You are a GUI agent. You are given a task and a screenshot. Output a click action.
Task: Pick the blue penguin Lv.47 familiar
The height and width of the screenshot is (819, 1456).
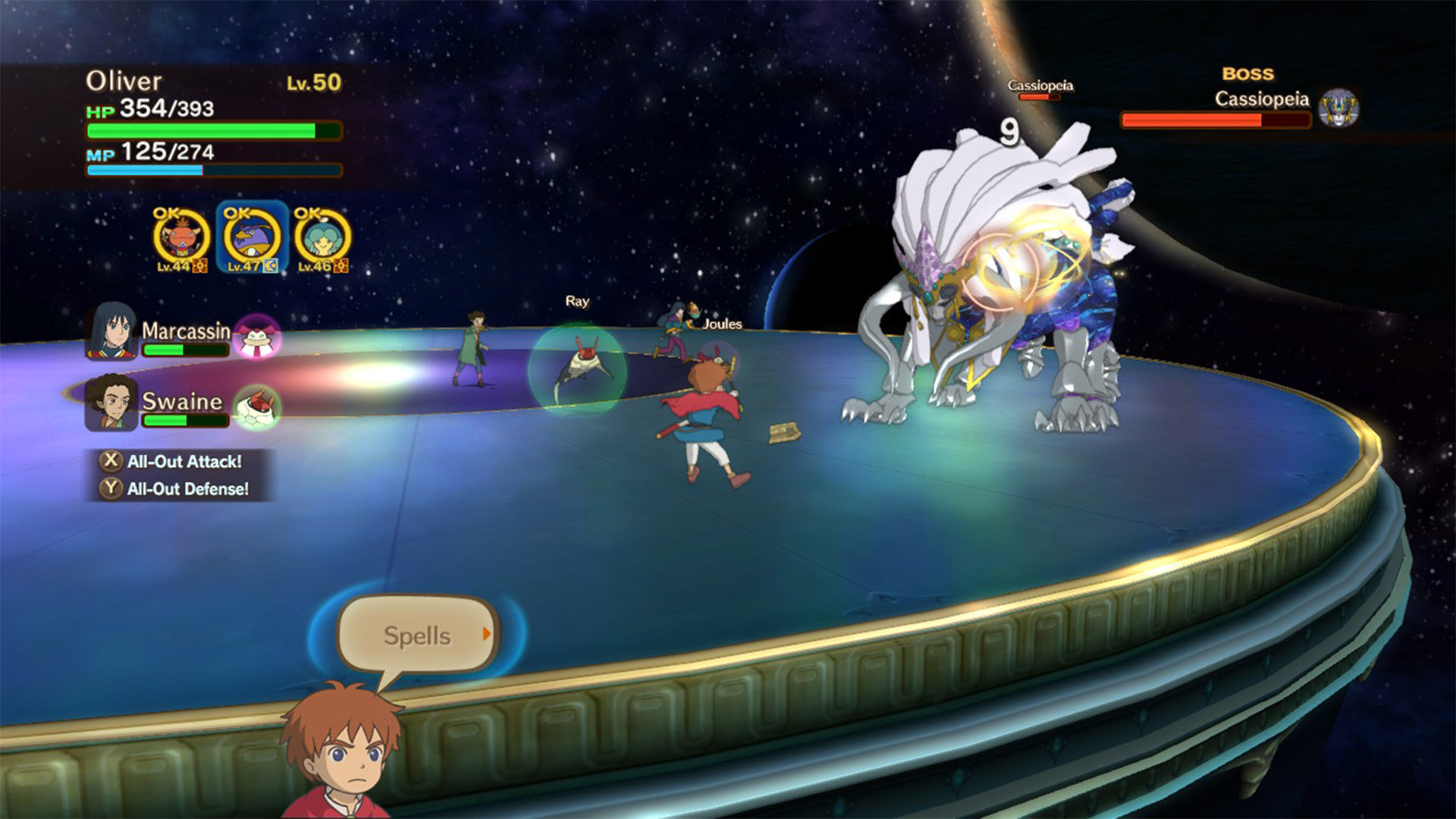pos(253,238)
